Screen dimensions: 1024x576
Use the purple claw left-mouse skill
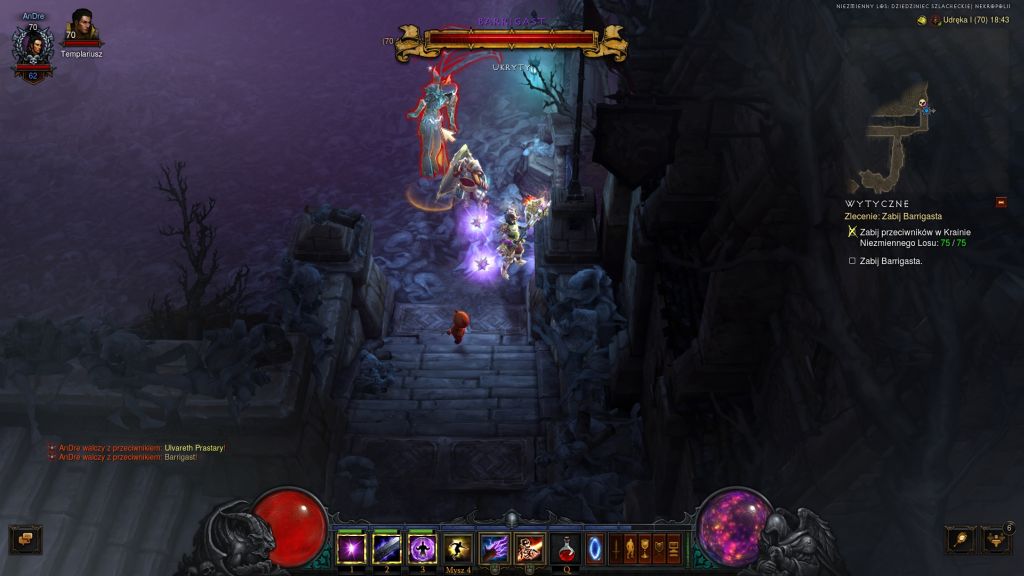(494, 548)
